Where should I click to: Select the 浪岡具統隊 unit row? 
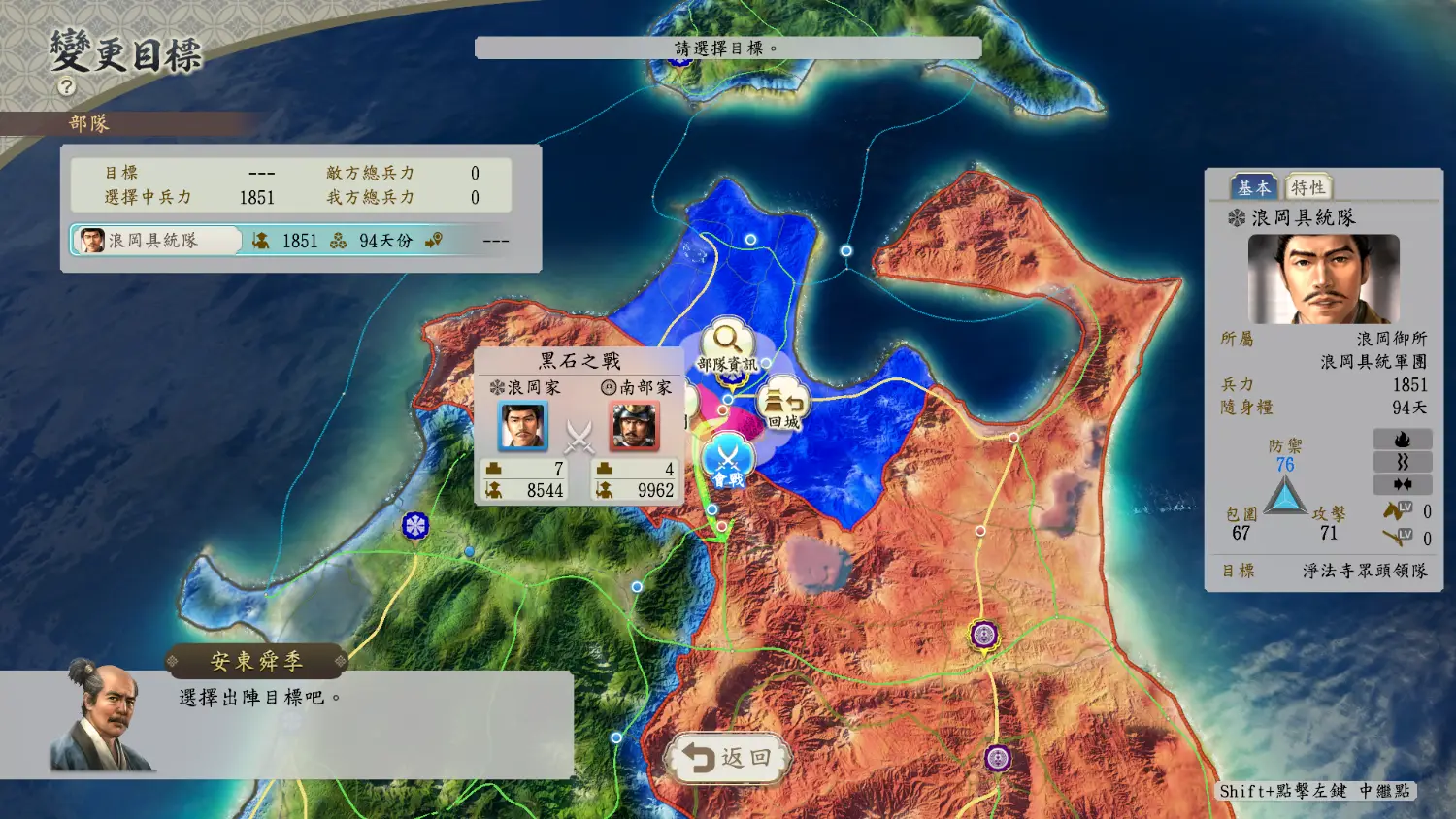tap(155, 241)
